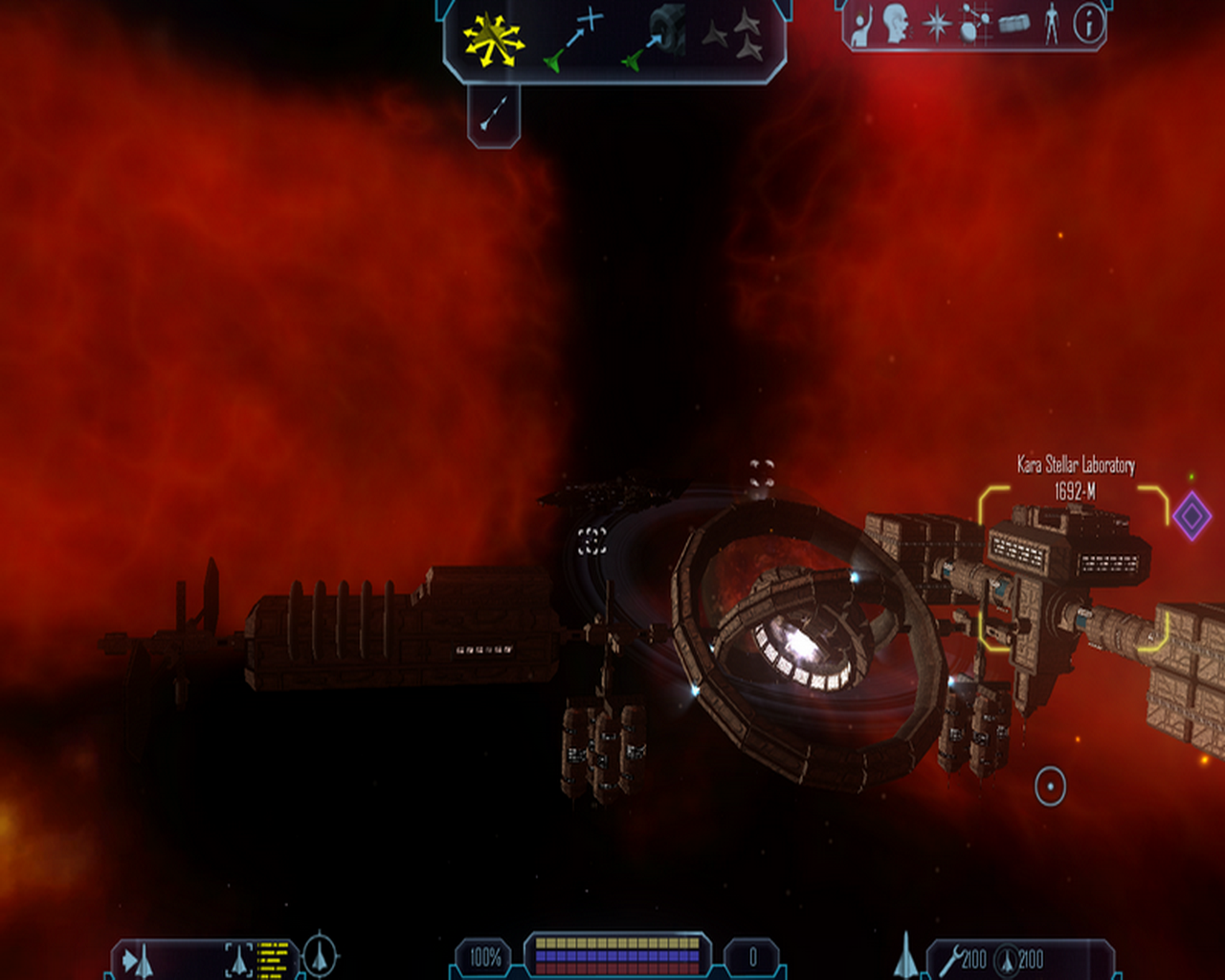Open the standing humanoid character icon
The image size is (1225, 980).
coord(1052,24)
